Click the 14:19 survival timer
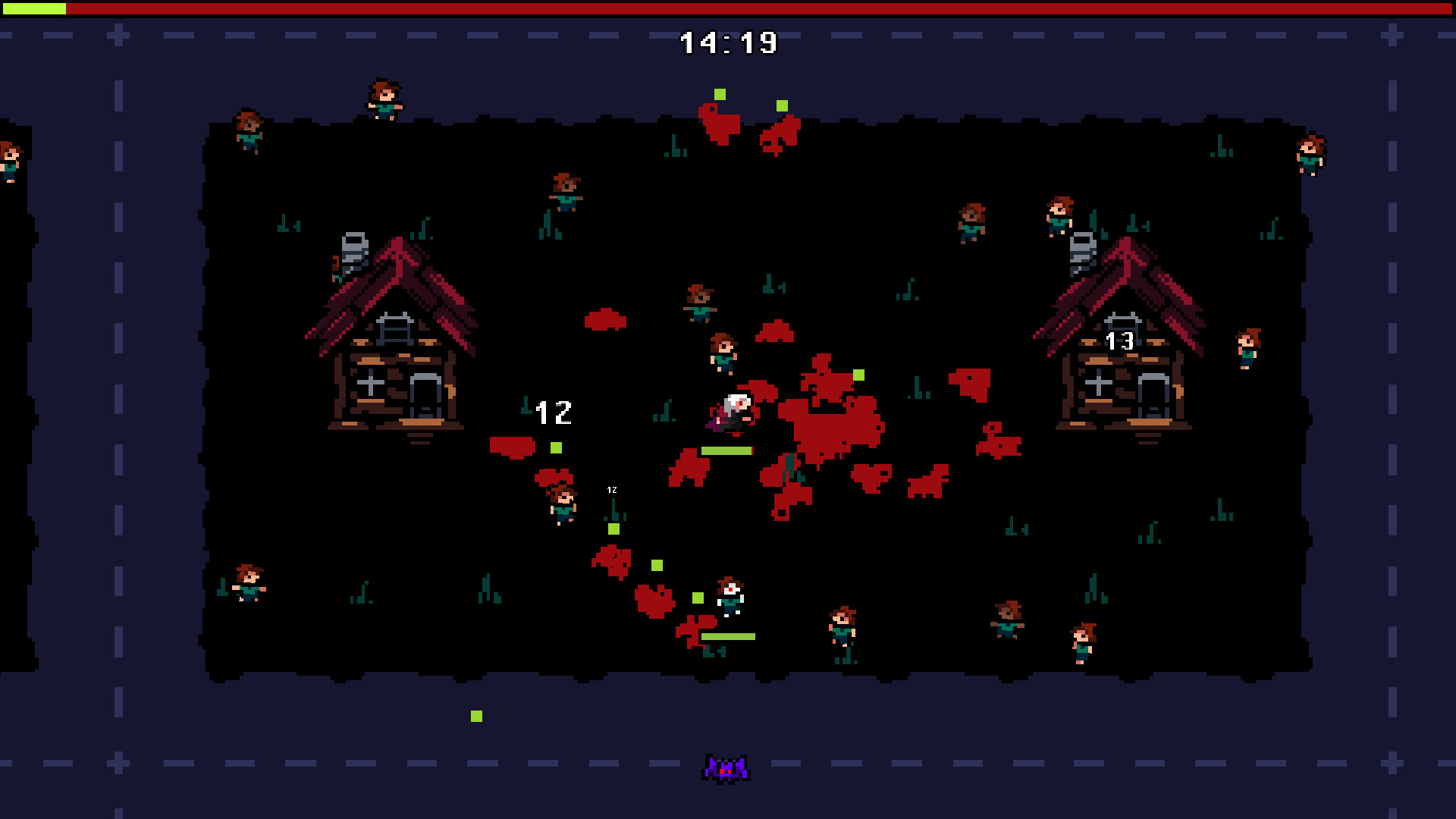1456x819 pixels. [726, 42]
